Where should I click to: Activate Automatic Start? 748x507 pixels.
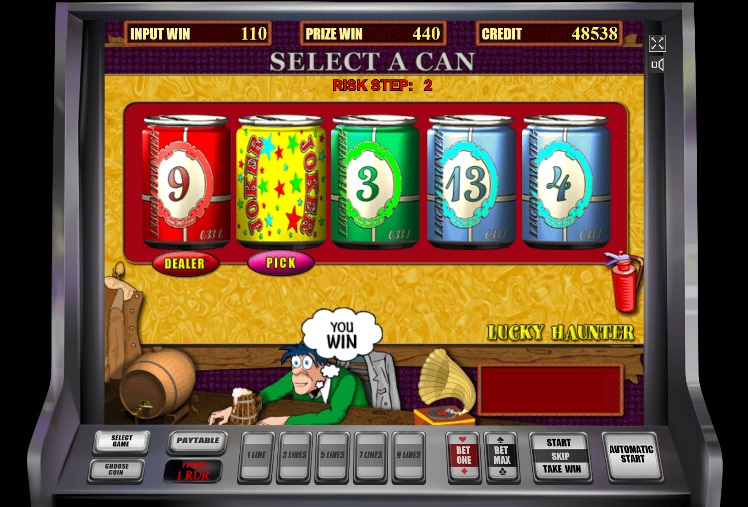tap(632, 456)
